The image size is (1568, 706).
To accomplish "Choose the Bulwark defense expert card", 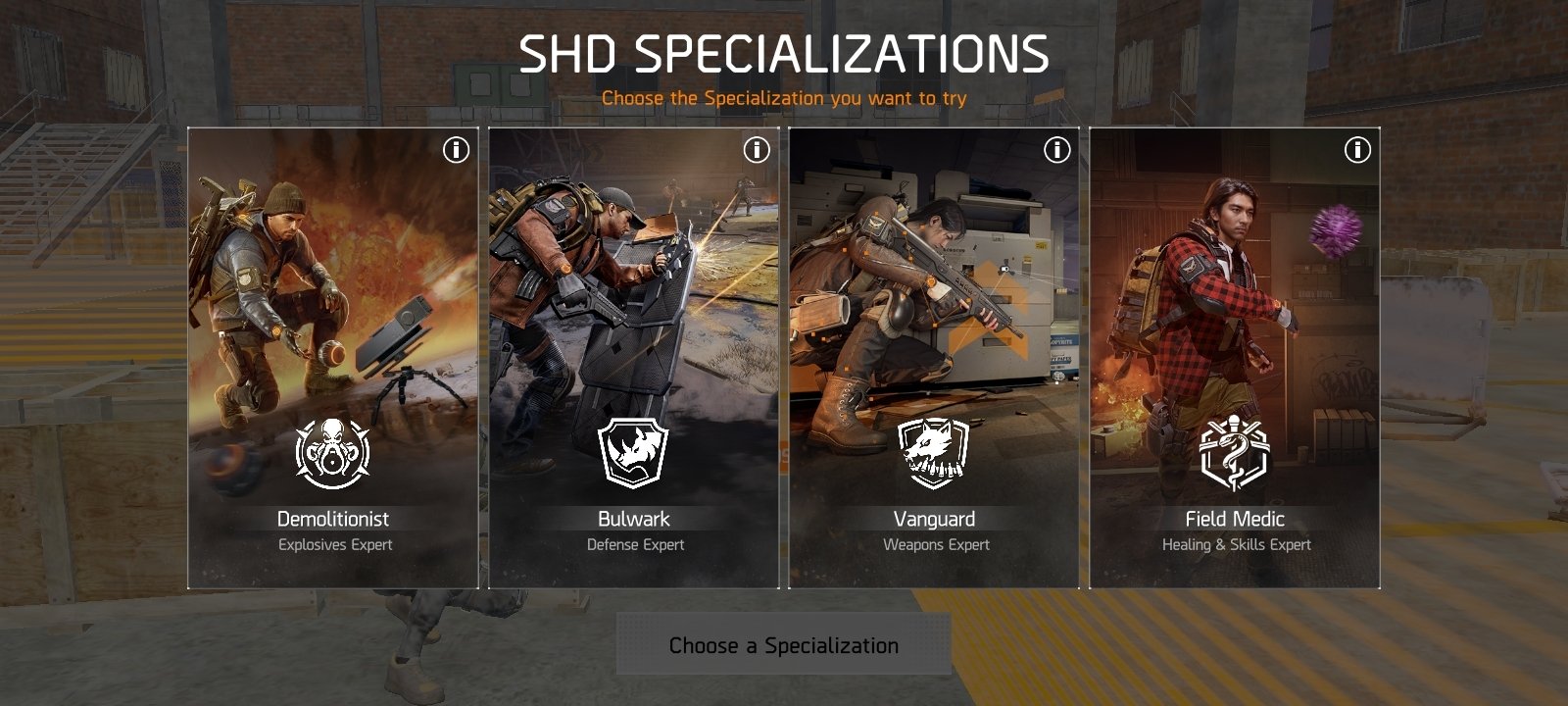I will pos(634,358).
